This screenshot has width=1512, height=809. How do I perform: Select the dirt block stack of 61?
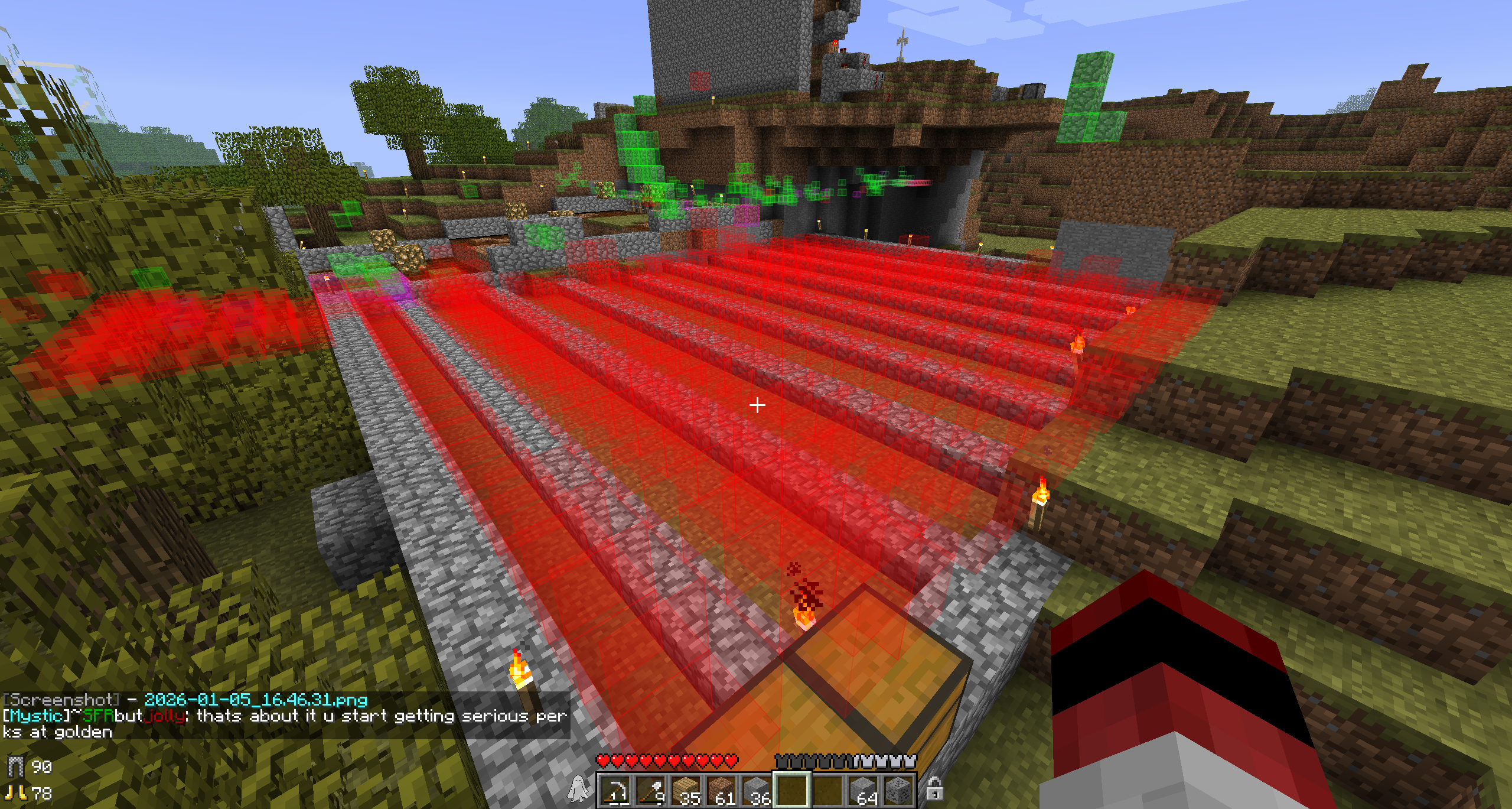[x=722, y=790]
